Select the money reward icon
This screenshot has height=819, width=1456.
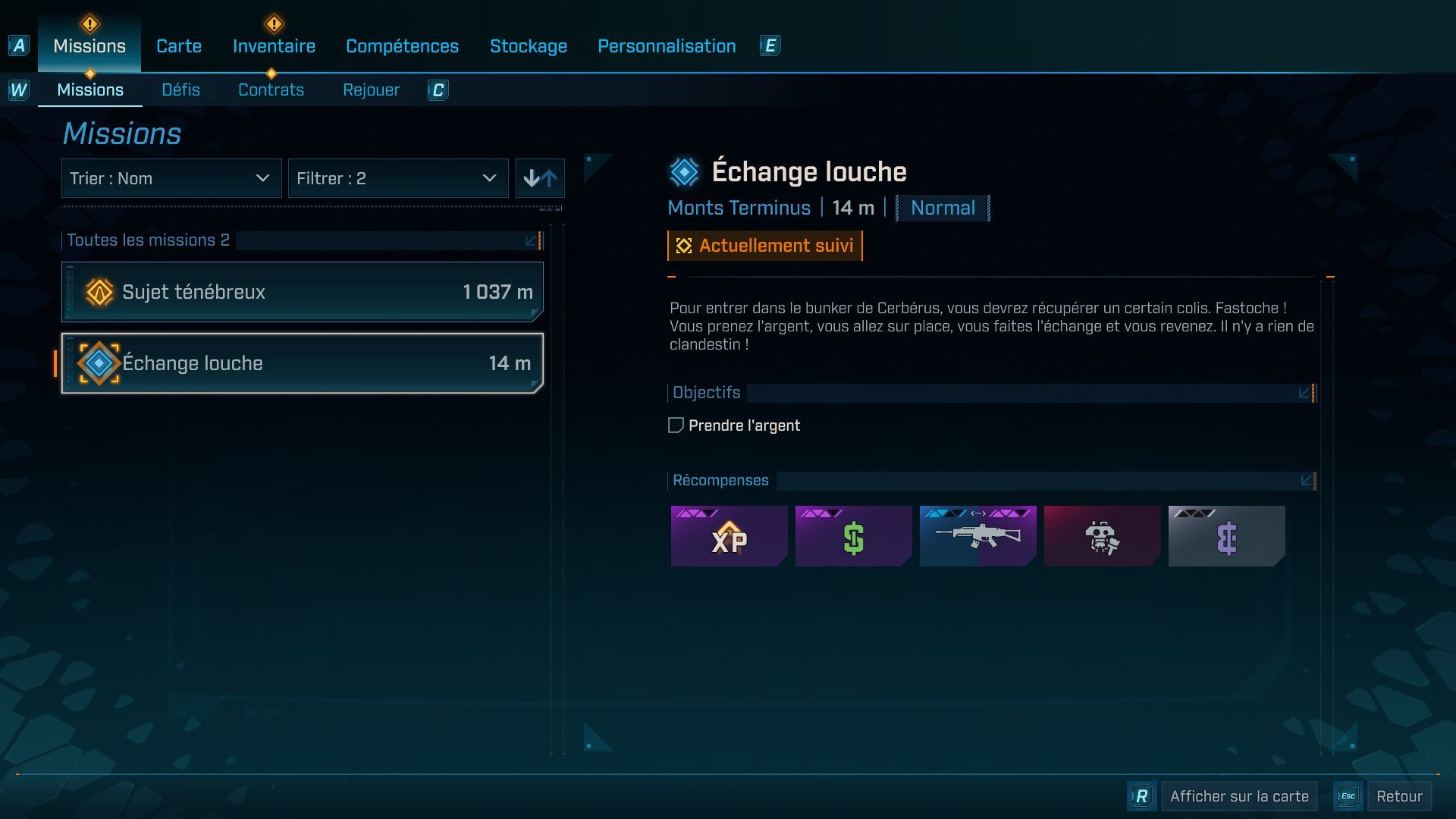click(x=853, y=536)
